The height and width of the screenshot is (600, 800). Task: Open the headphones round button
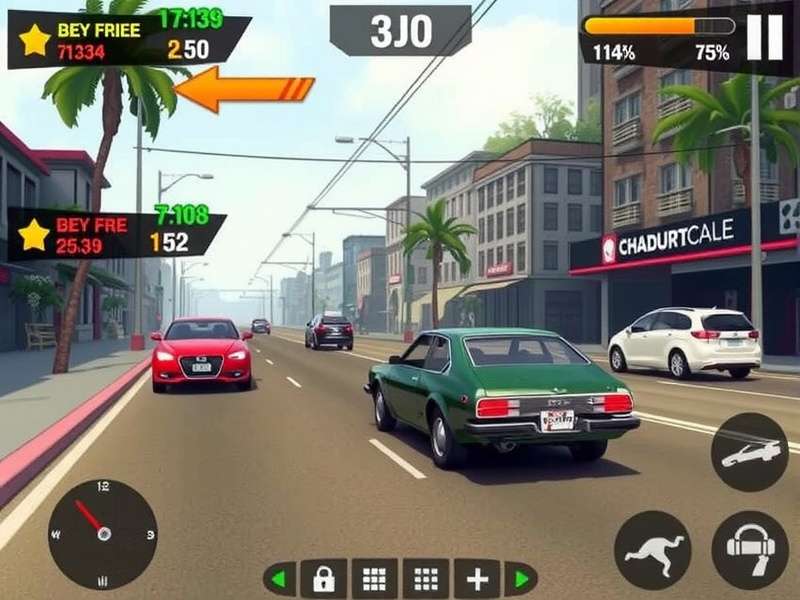[x=749, y=549]
